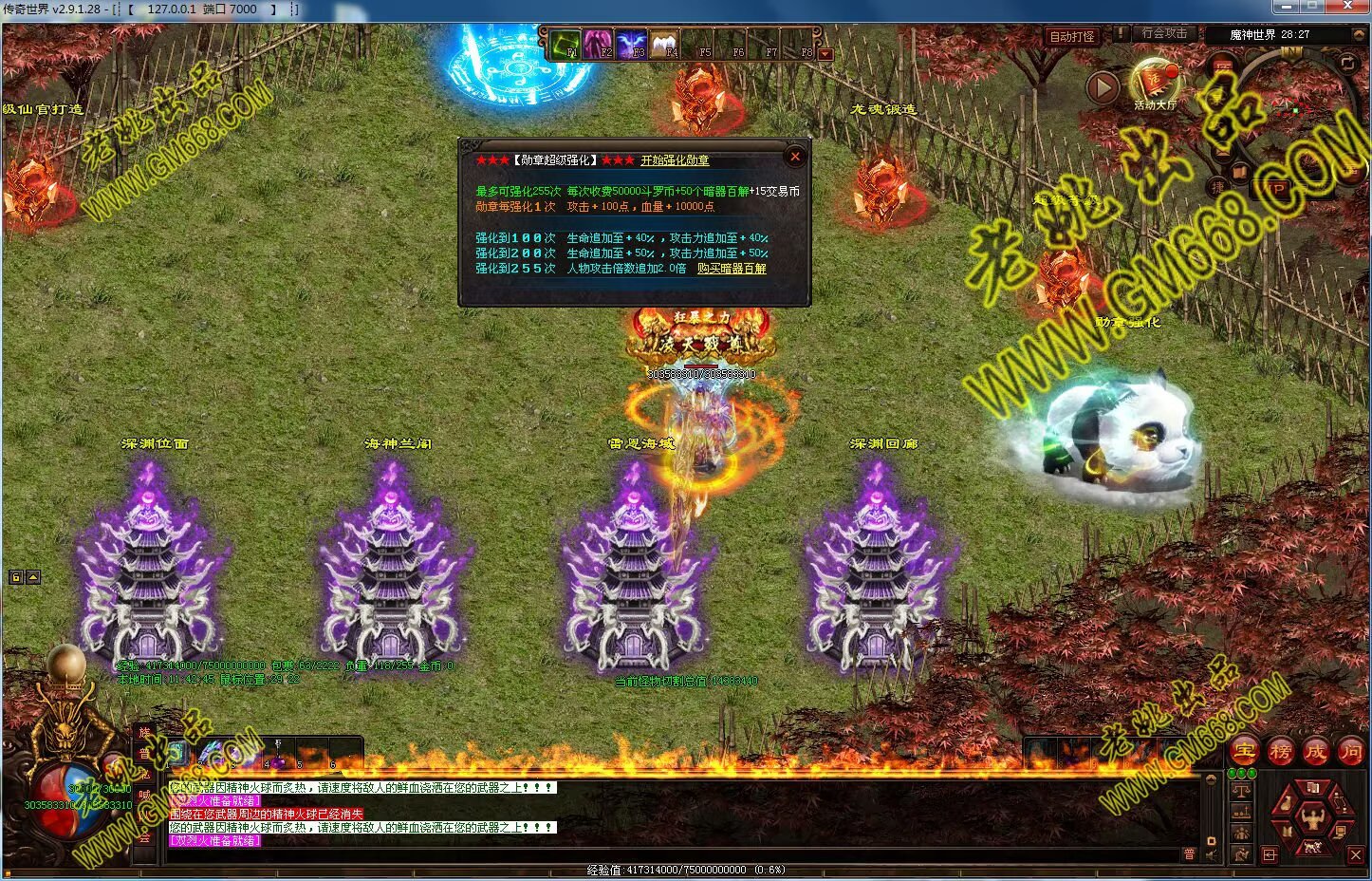This screenshot has width=1372, height=881.
Task: Select the 行会攻击 guild attack button
Action: click(x=1164, y=33)
